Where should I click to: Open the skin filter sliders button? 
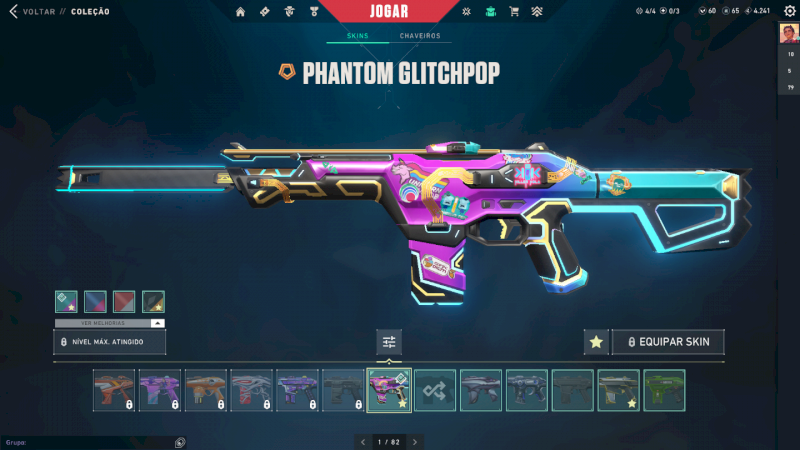click(x=389, y=342)
